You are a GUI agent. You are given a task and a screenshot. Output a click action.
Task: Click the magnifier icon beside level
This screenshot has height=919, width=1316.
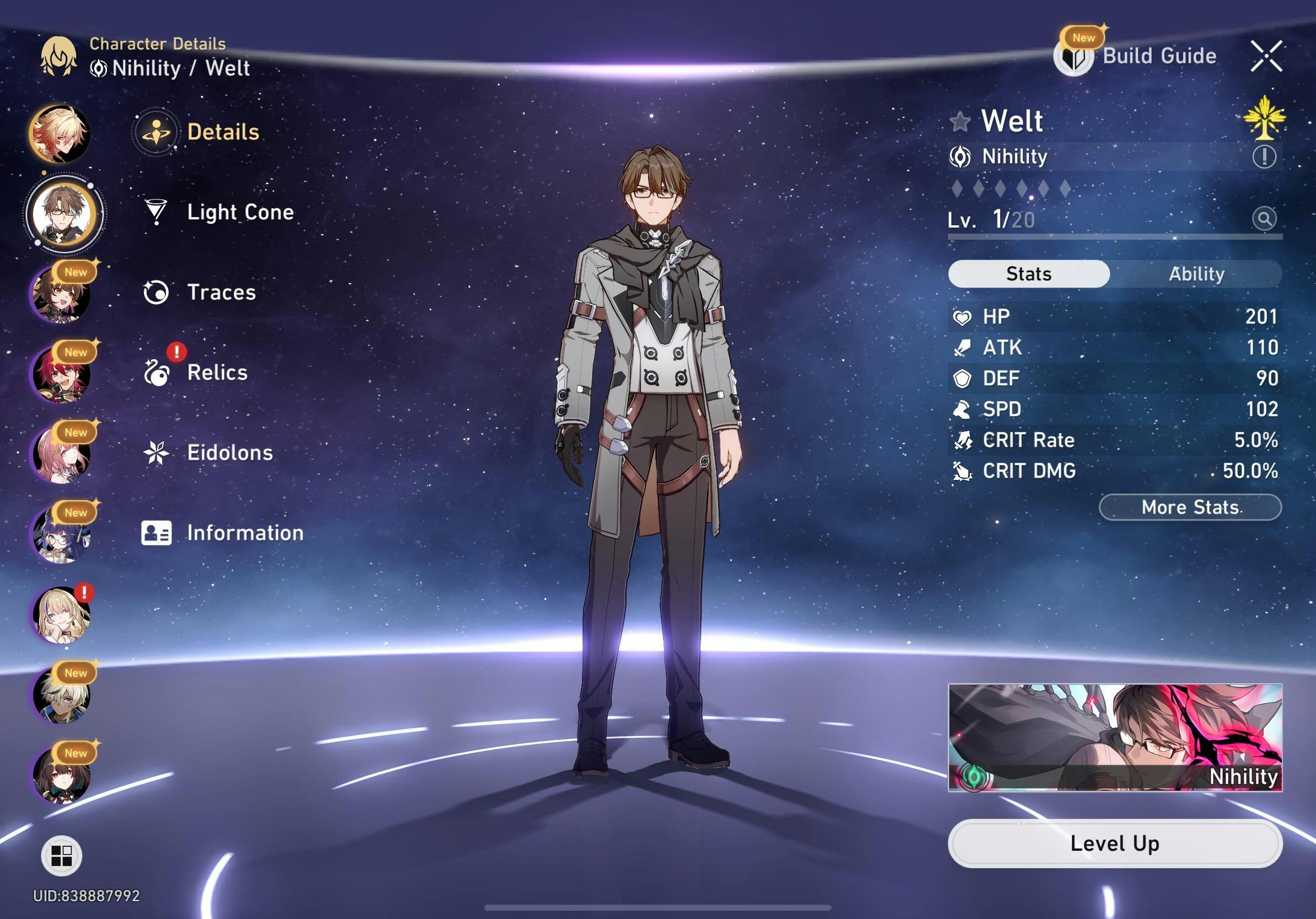tap(1264, 218)
